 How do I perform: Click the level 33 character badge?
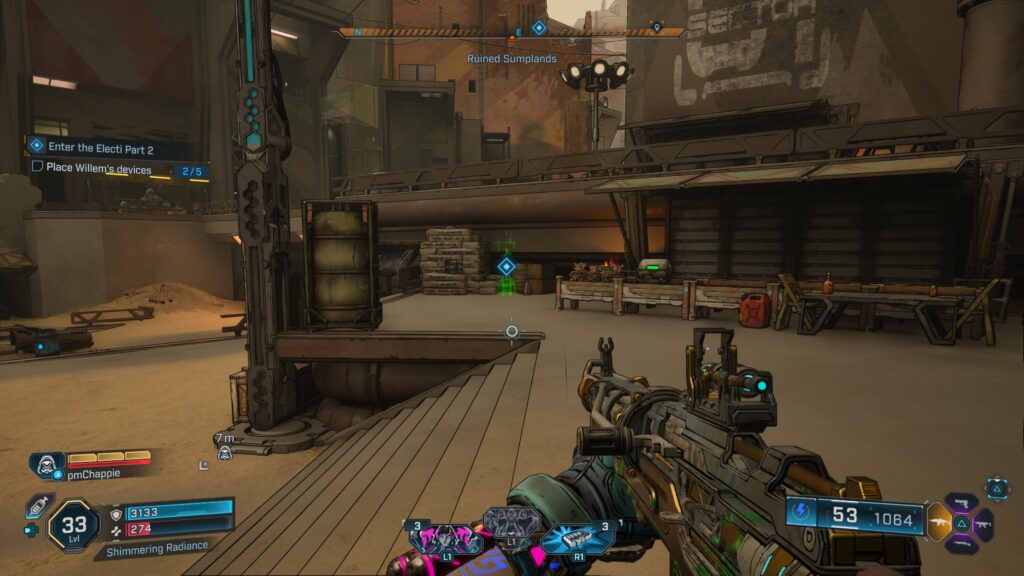pyautogui.click(x=74, y=523)
